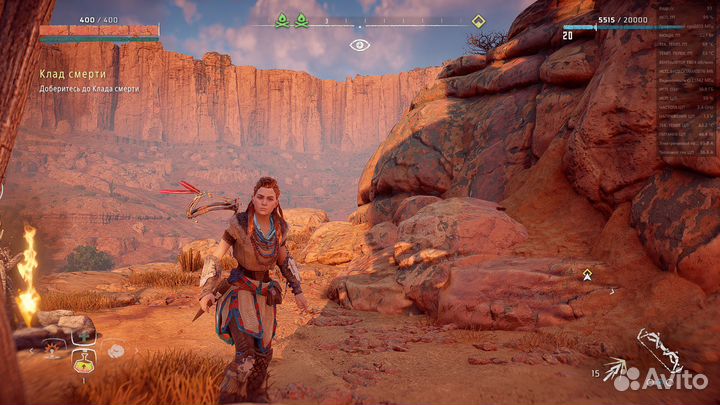Select the Клад смерти quest tracker
Screen dimensions: 720x405
[74, 74]
